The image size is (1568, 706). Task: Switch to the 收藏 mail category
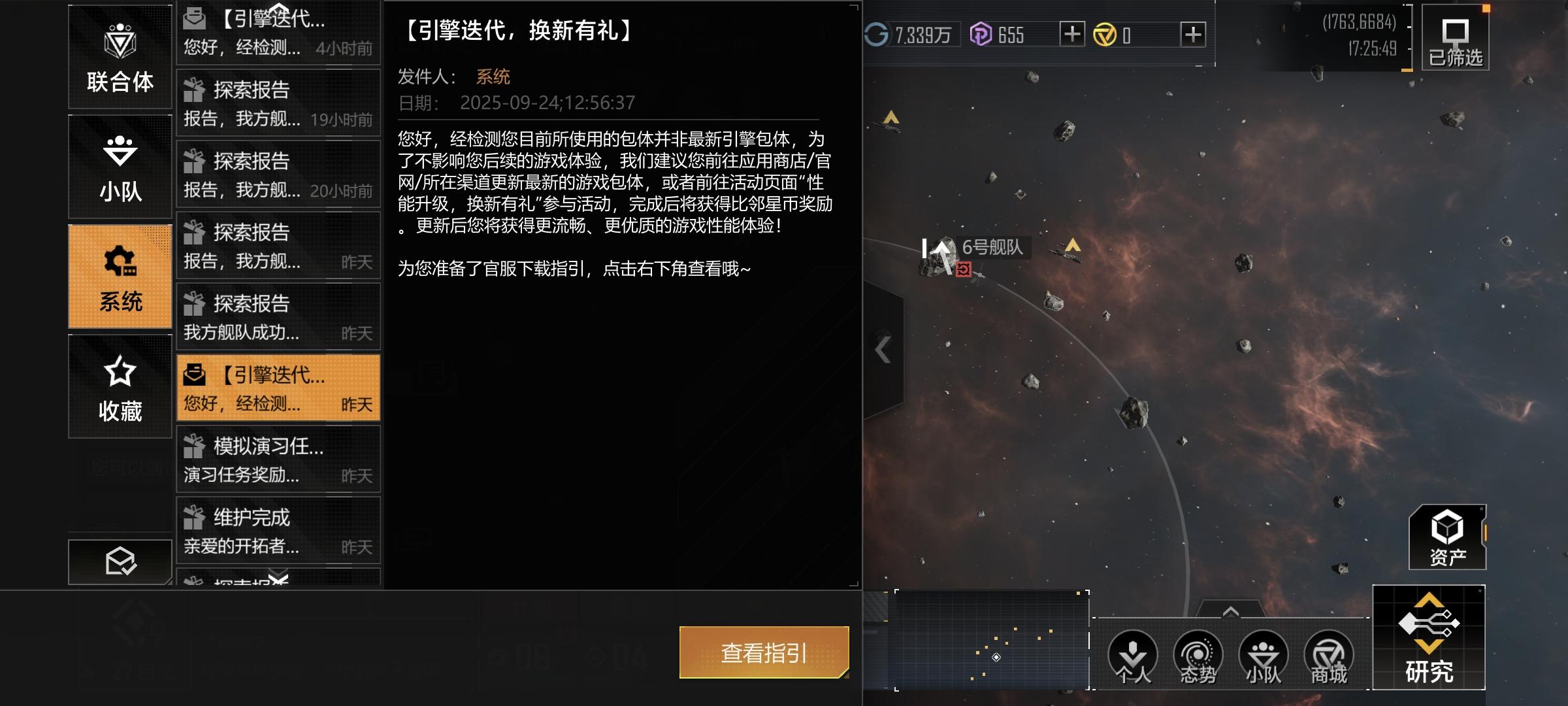pos(120,386)
